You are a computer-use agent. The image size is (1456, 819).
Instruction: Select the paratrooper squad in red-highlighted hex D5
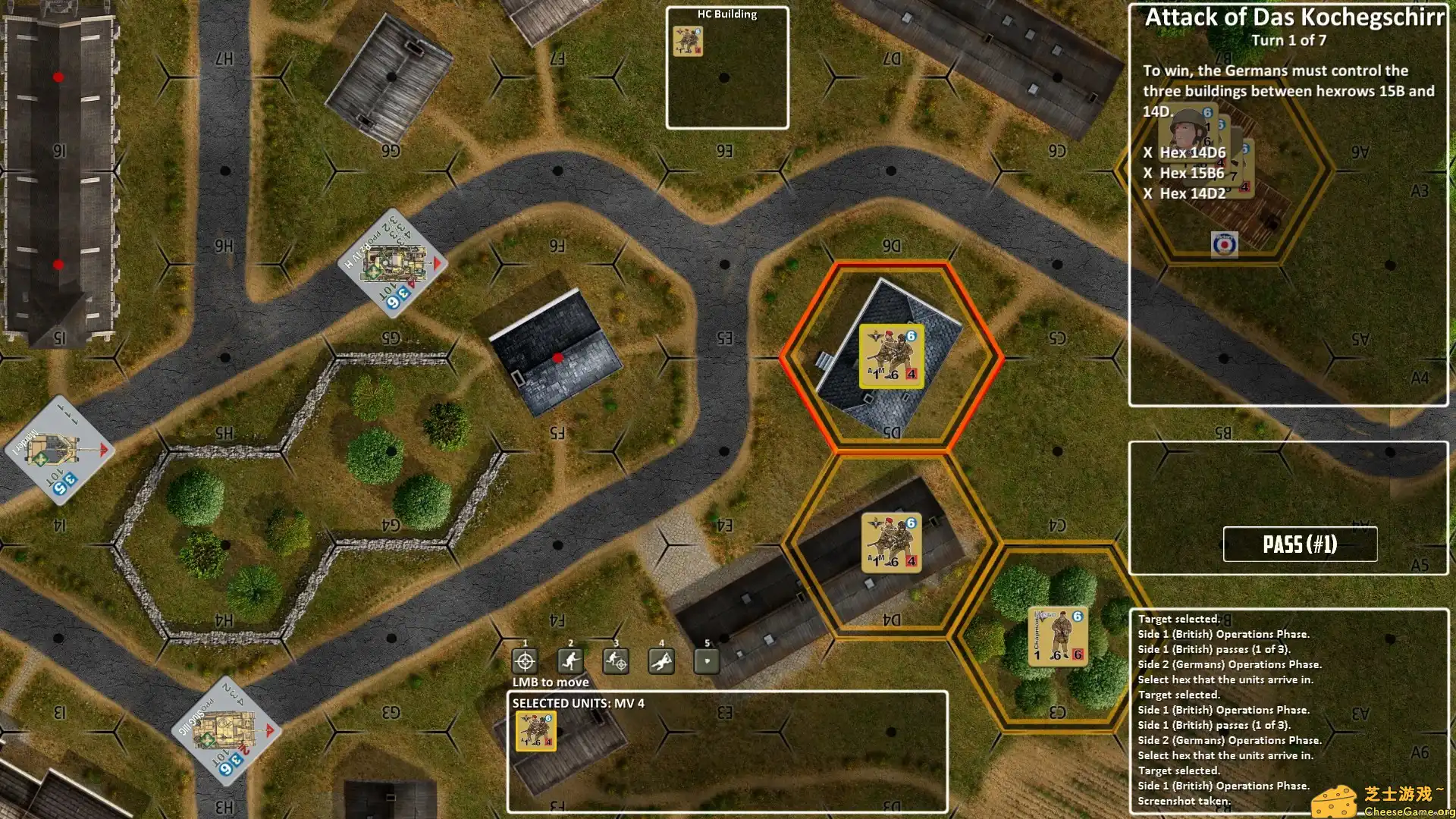coord(890,356)
